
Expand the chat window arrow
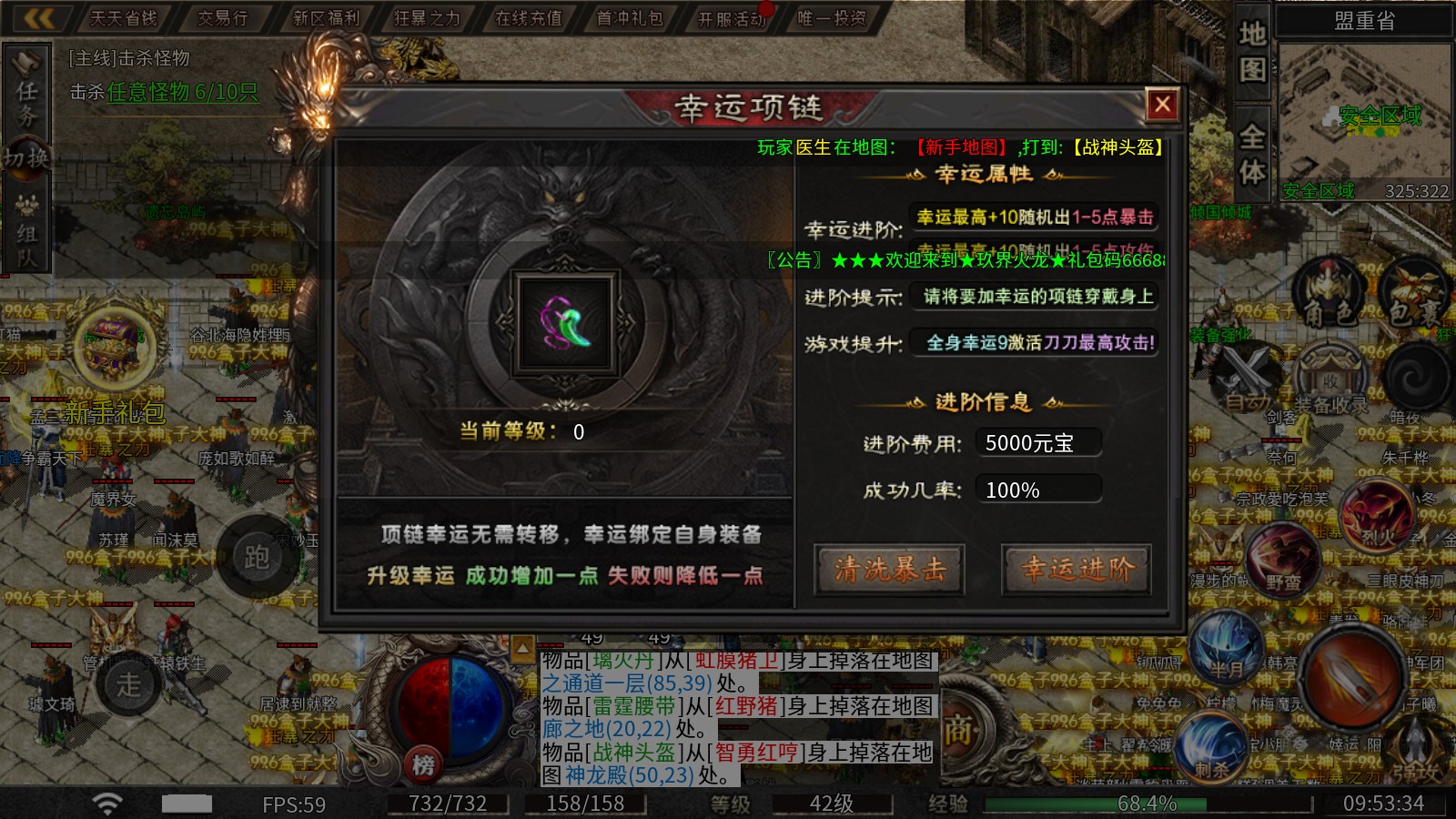click(523, 648)
